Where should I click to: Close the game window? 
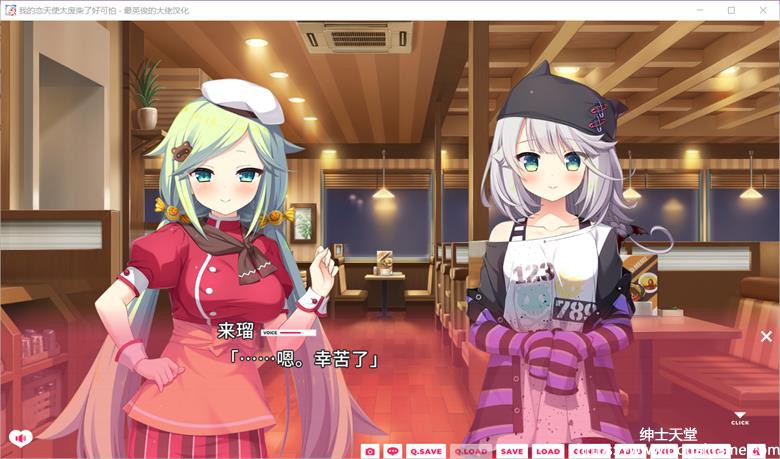(762, 10)
